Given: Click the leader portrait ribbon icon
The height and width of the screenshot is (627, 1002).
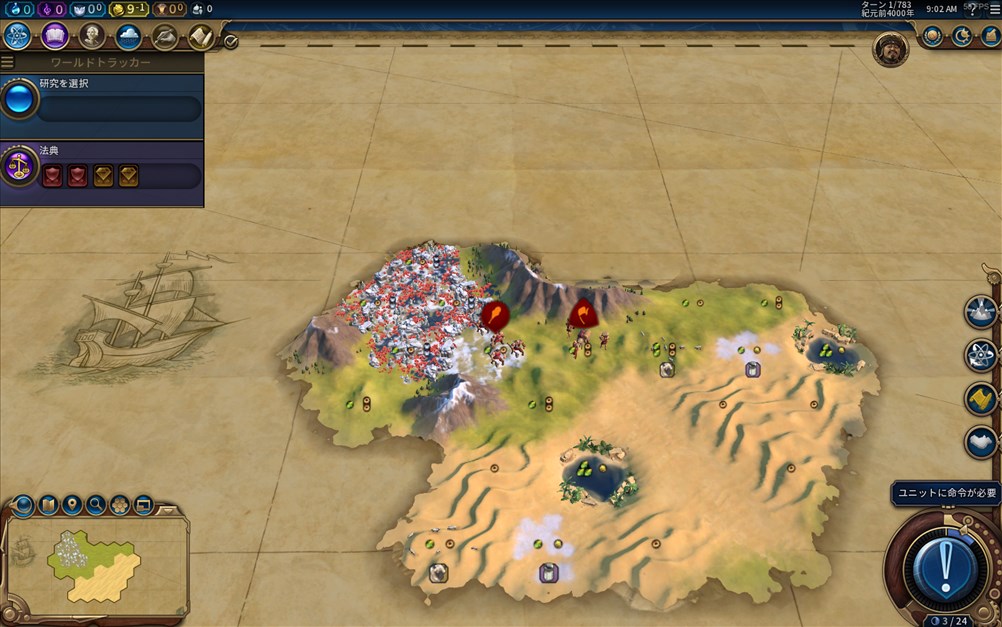Looking at the screenshot, I should click(x=889, y=49).
